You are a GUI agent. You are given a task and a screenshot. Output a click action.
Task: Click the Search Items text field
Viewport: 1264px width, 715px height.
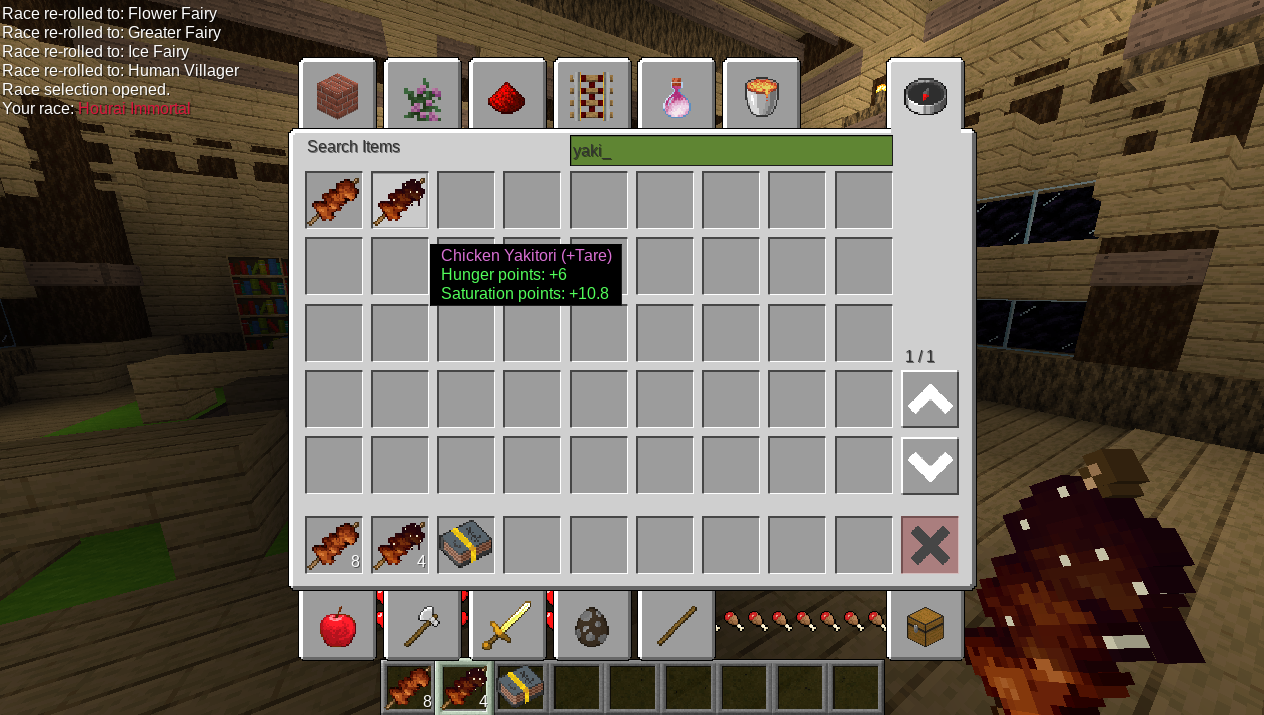(731, 151)
